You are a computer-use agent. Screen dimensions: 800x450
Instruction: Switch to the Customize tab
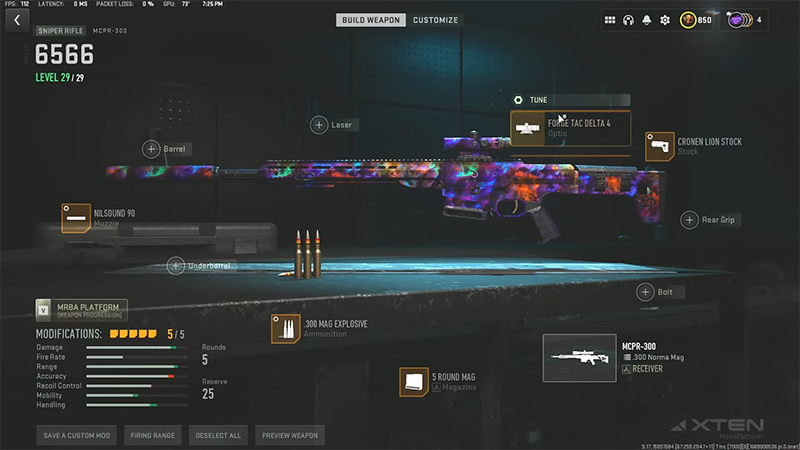click(435, 20)
